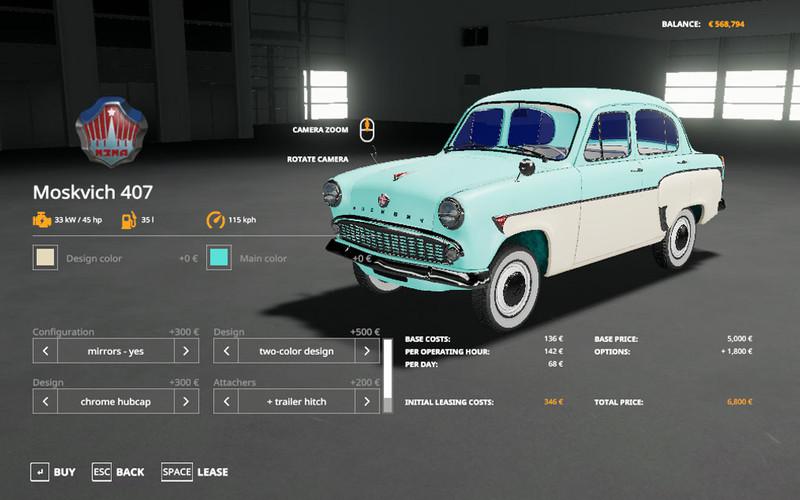
Task: Switch two-color design to previous option
Action: pyautogui.click(x=226, y=351)
